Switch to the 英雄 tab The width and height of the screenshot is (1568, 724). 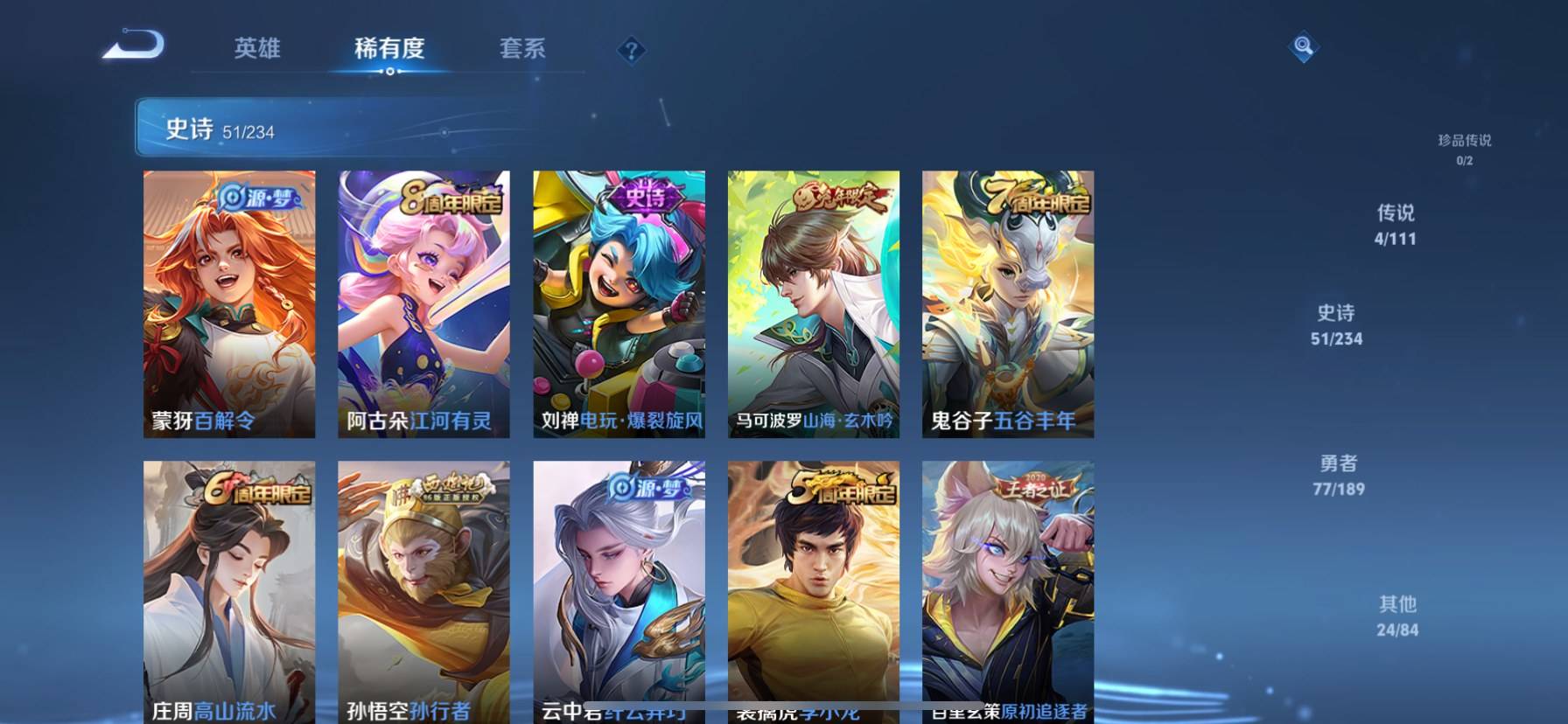pos(257,48)
